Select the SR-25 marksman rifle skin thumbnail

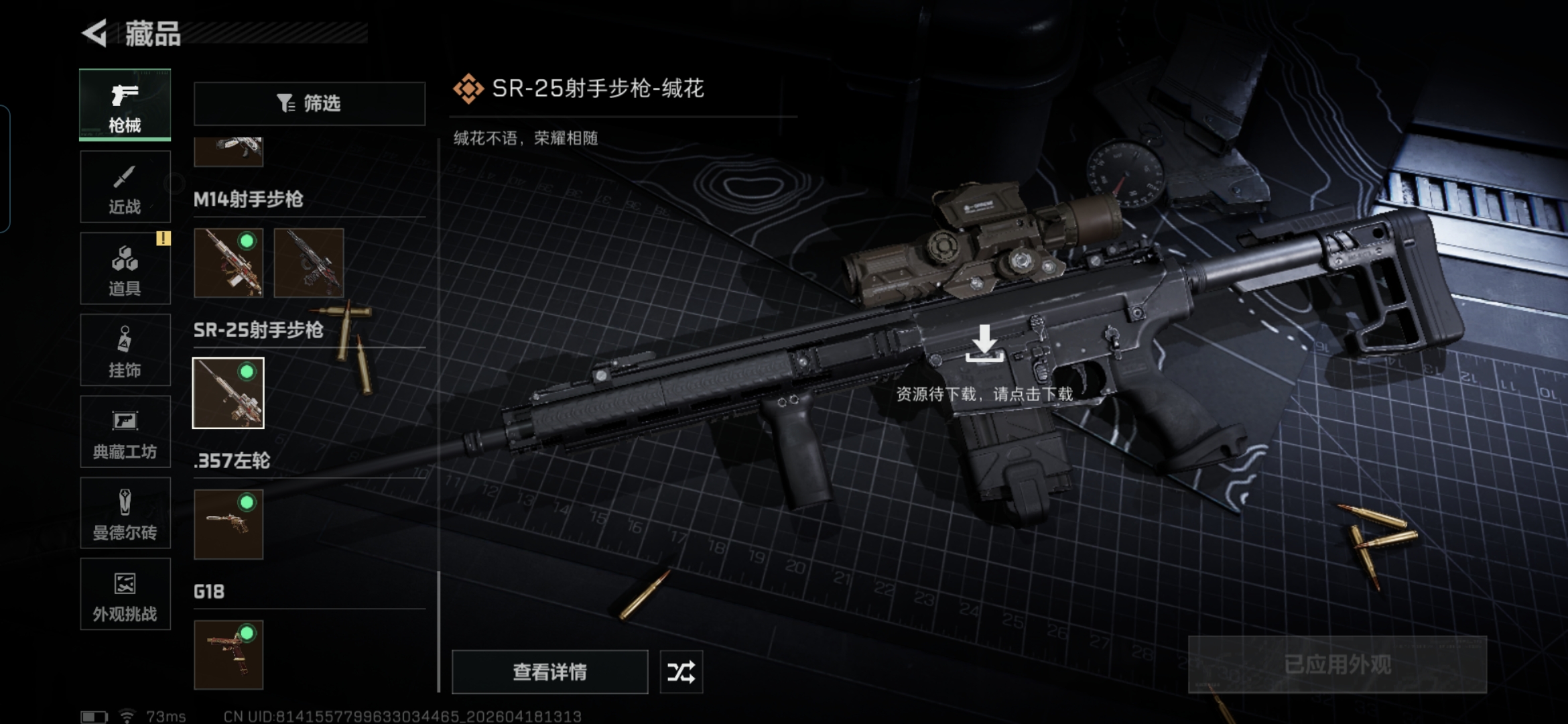tap(228, 393)
